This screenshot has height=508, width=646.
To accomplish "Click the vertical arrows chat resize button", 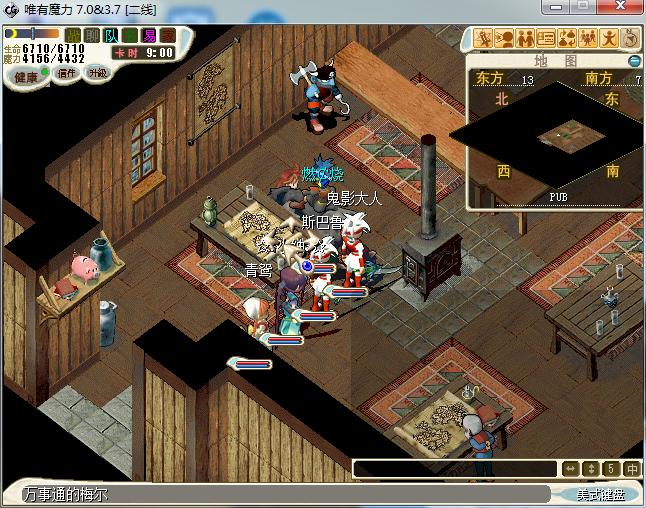I will pyautogui.click(x=591, y=468).
